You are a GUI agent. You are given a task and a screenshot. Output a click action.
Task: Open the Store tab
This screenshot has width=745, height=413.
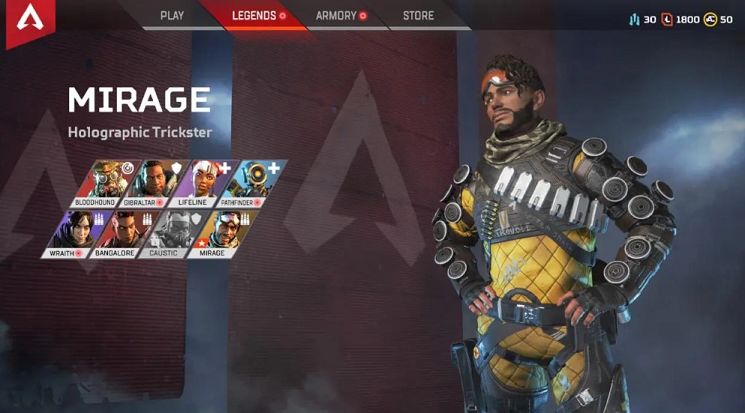418,16
